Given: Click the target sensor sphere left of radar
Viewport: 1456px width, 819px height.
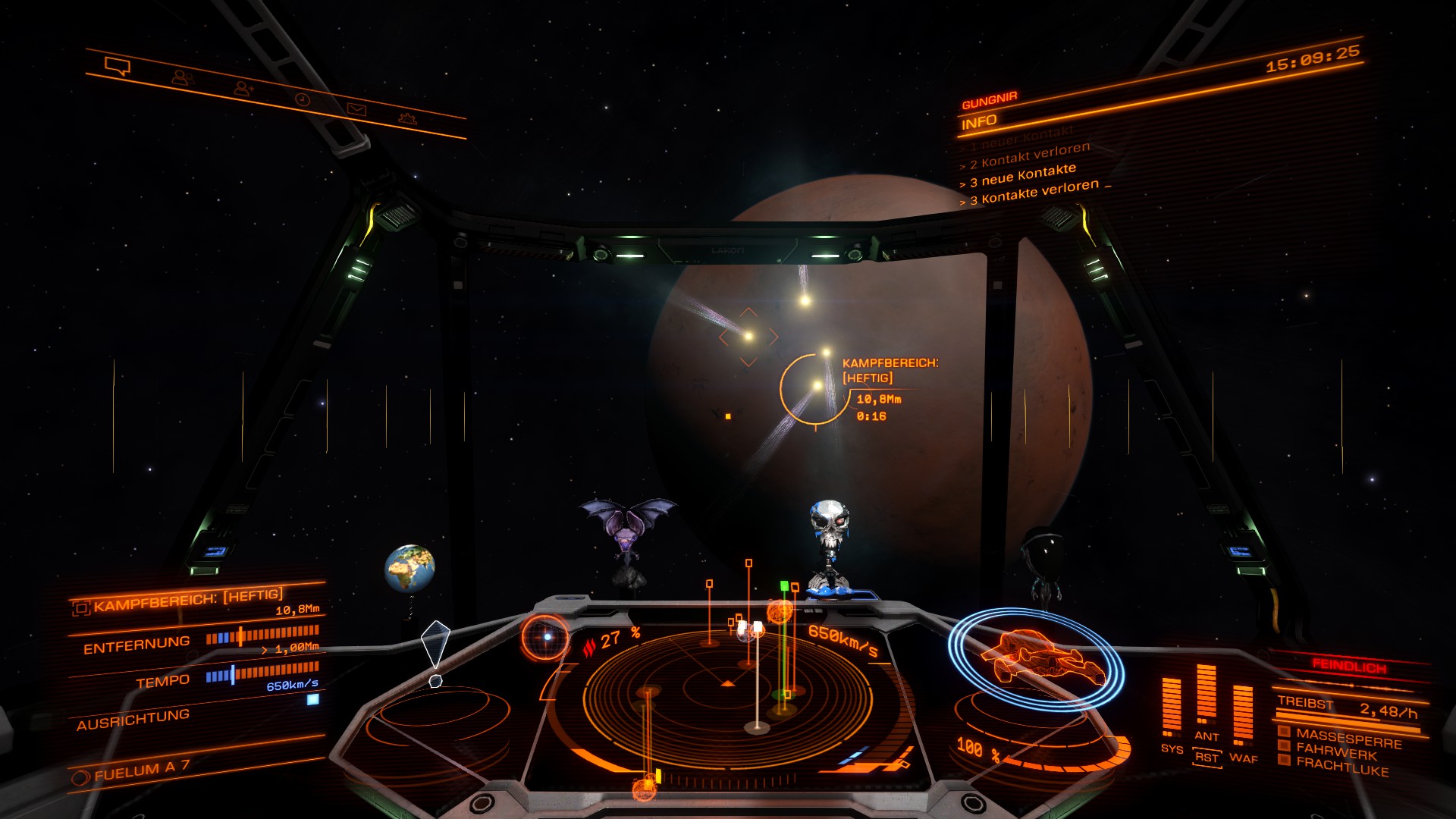Looking at the screenshot, I should tap(545, 638).
